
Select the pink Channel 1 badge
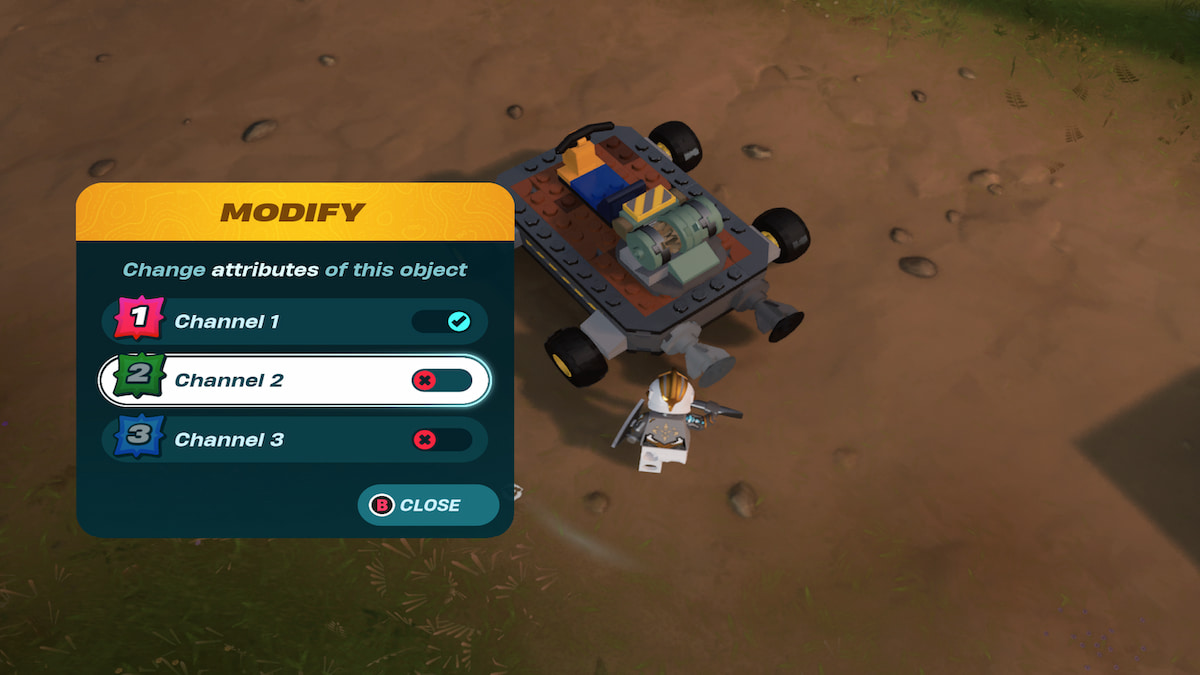[x=140, y=320]
